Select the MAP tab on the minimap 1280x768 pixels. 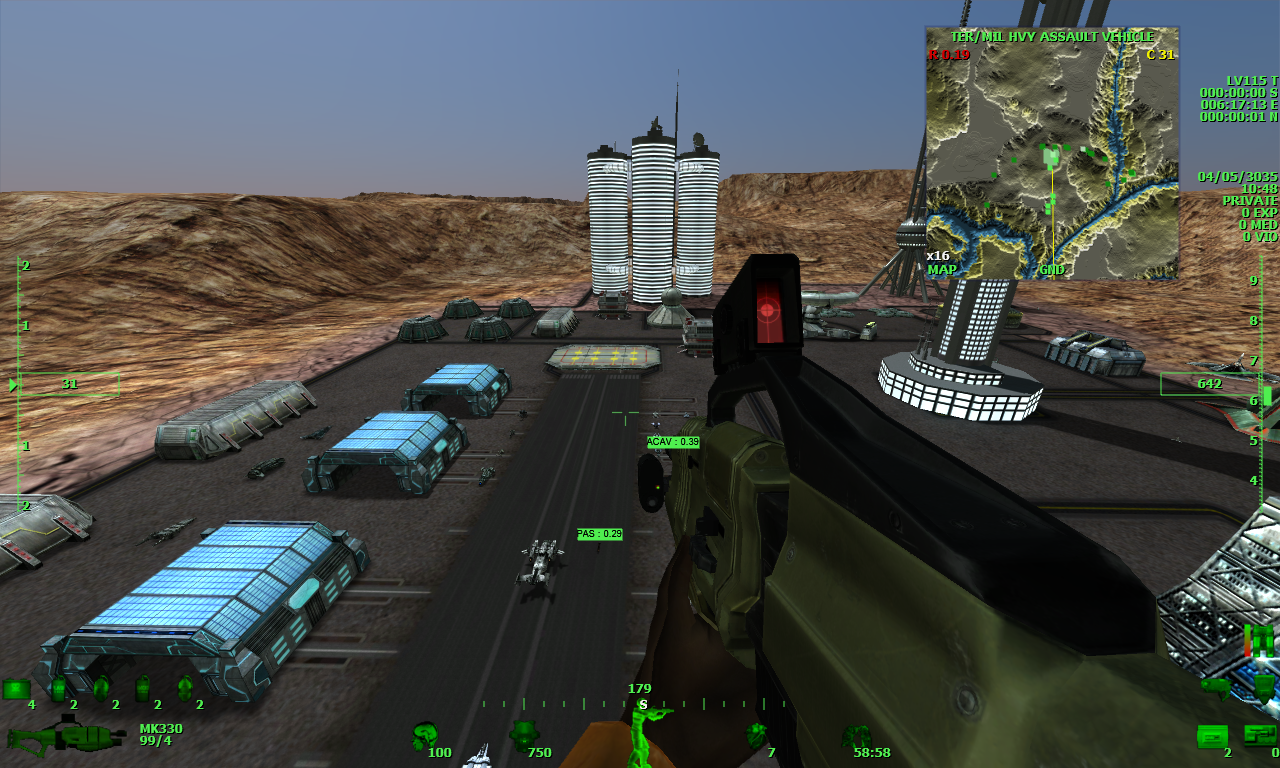click(x=941, y=270)
